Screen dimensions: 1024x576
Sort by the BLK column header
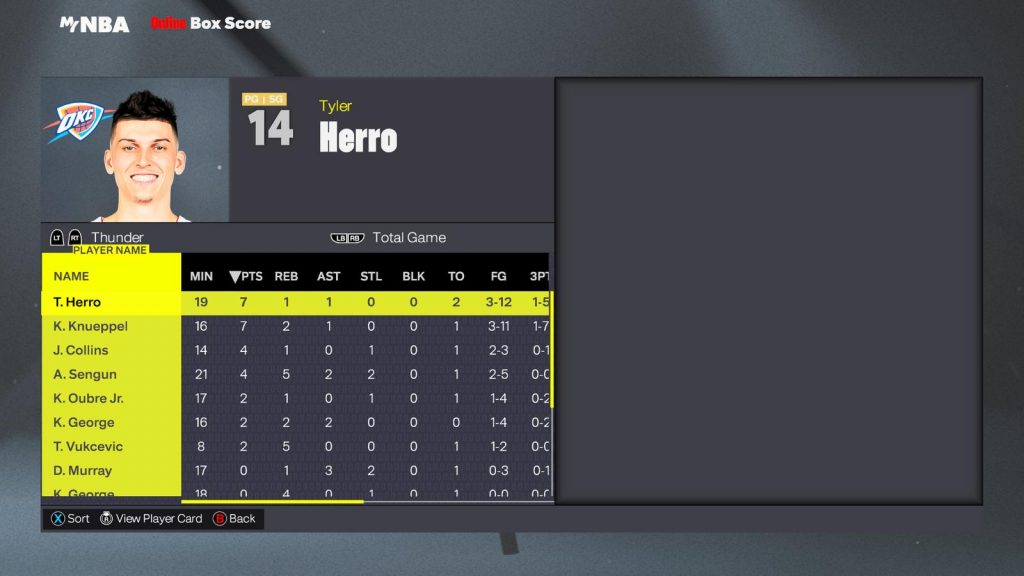(x=413, y=276)
